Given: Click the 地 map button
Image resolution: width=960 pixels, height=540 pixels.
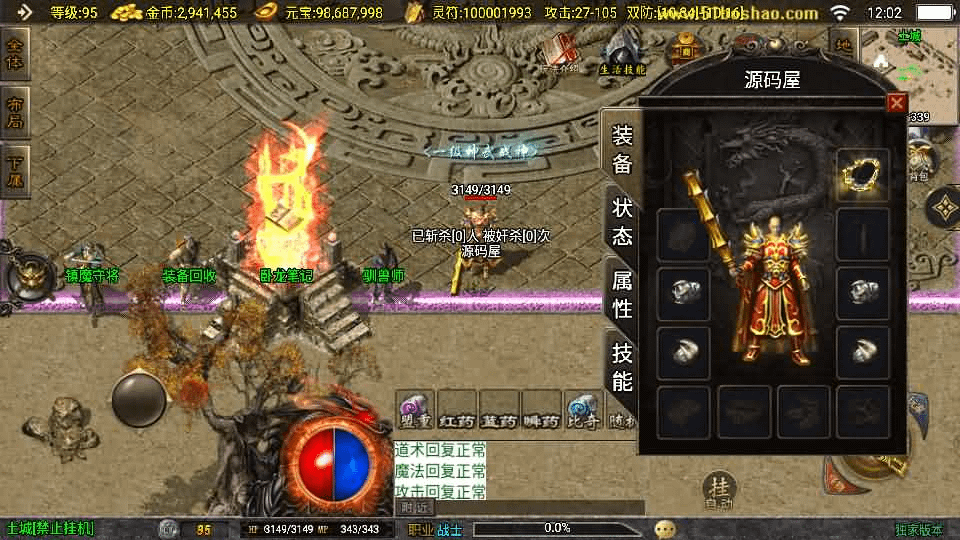Looking at the screenshot, I should (842, 44).
